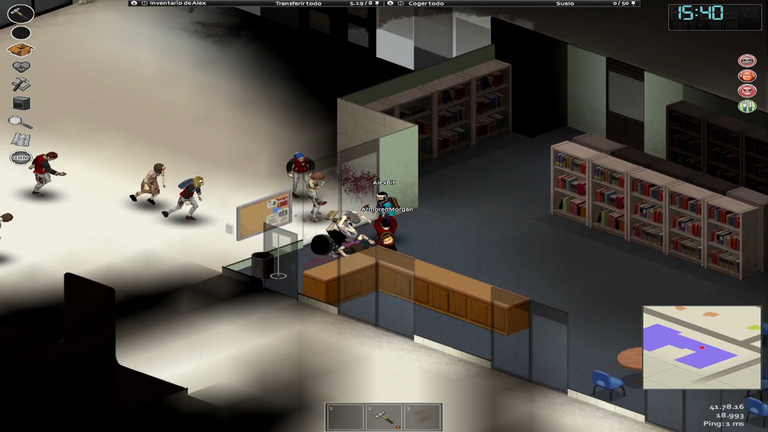Click the topmost red moodle status icon
This screenshot has height=432, width=768.
click(746, 60)
